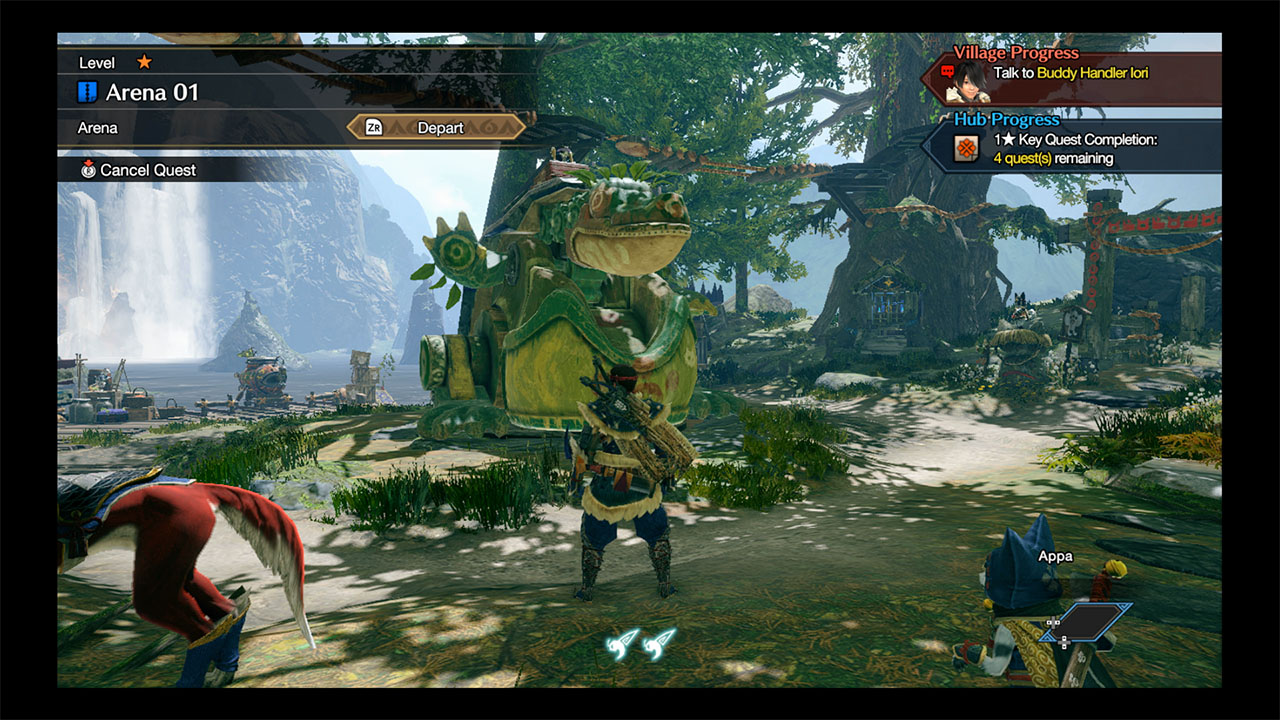
Task: Depart on the Arena 01 quest
Action: (x=436, y=128)
